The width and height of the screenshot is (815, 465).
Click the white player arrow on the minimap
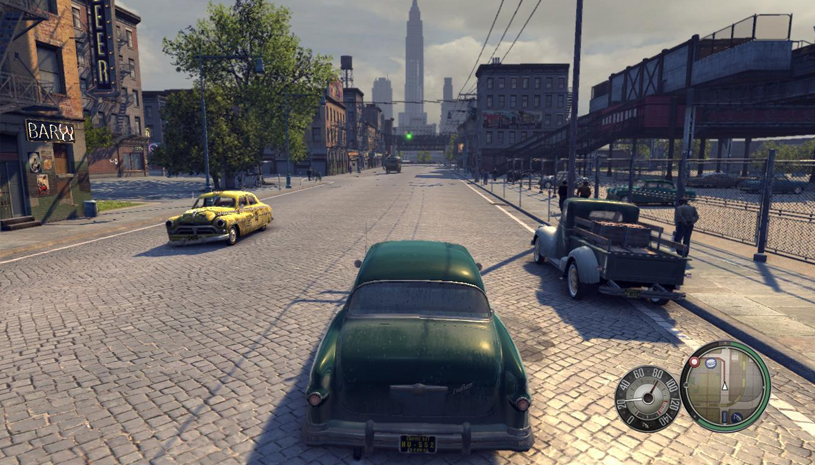(725, 385)
